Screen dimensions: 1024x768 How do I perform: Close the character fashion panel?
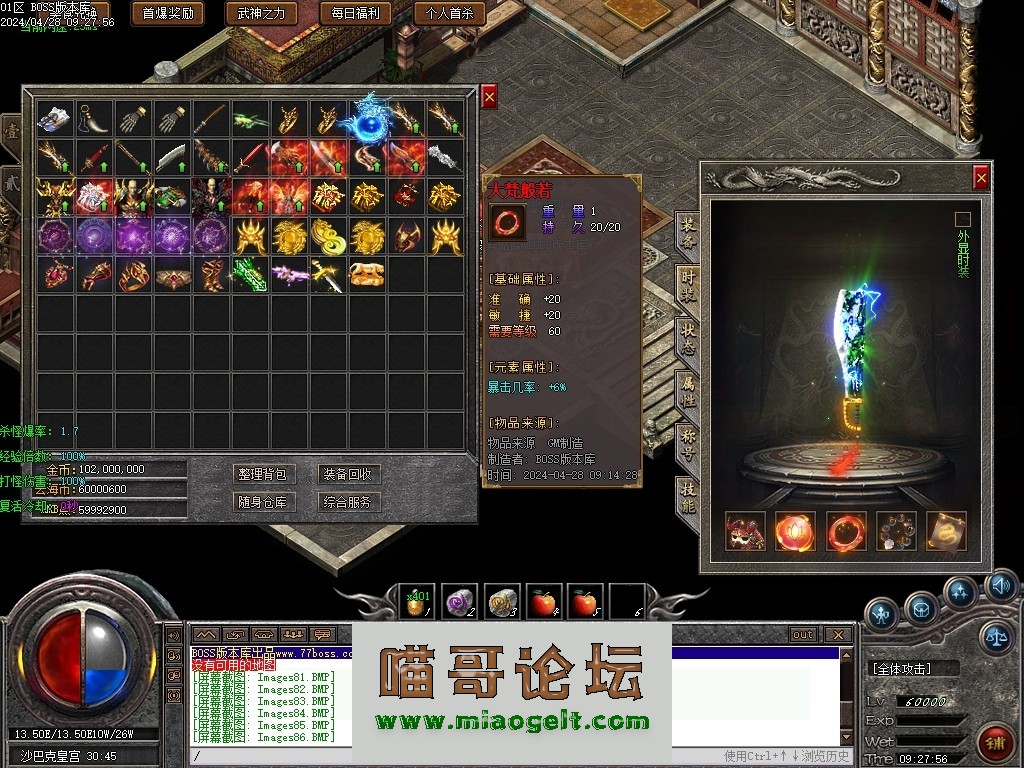point(981,178)
